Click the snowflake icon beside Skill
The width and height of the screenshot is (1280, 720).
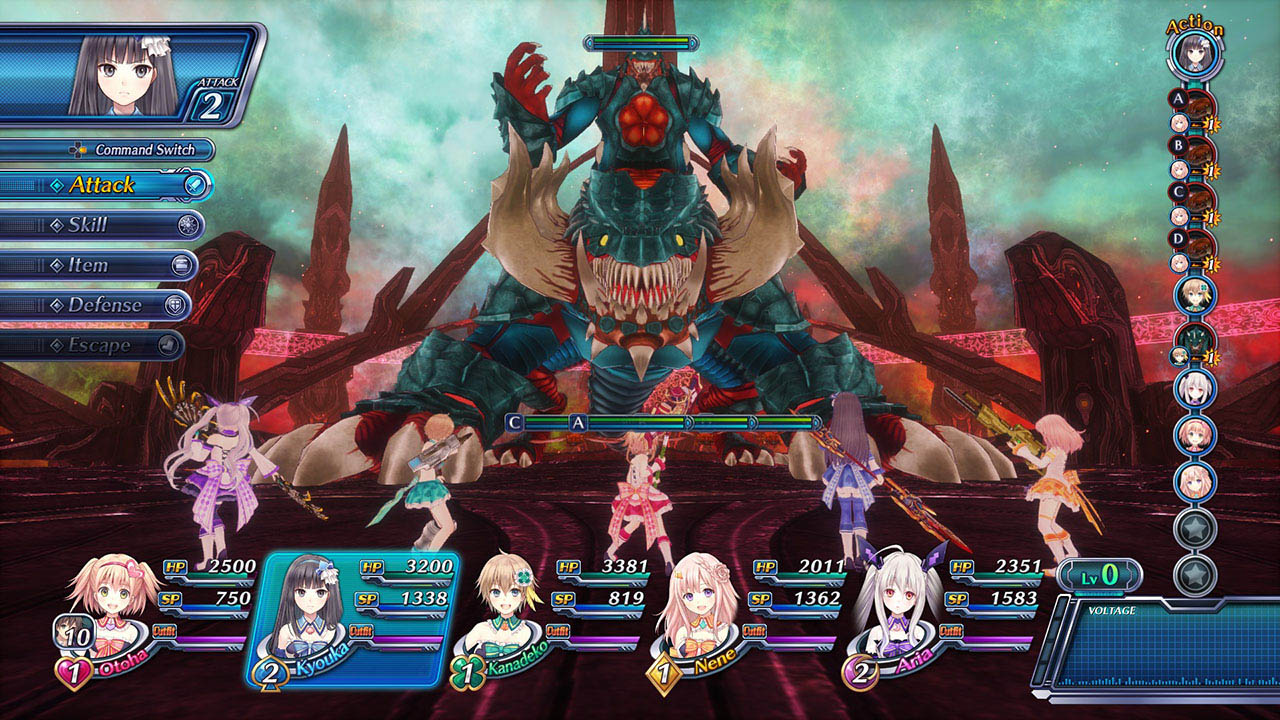coord(188,225)
